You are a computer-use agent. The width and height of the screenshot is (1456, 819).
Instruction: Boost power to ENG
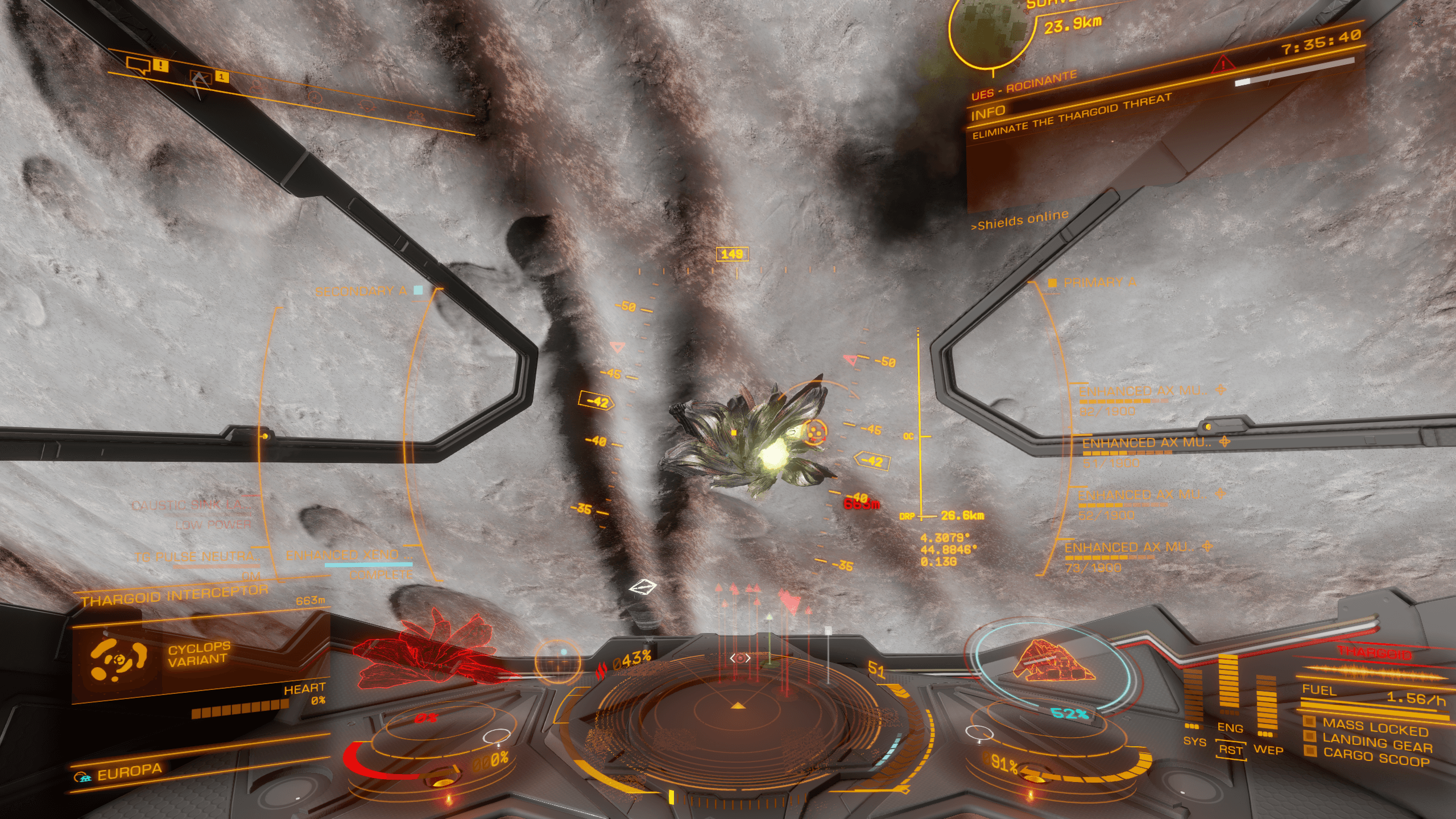1230,727
